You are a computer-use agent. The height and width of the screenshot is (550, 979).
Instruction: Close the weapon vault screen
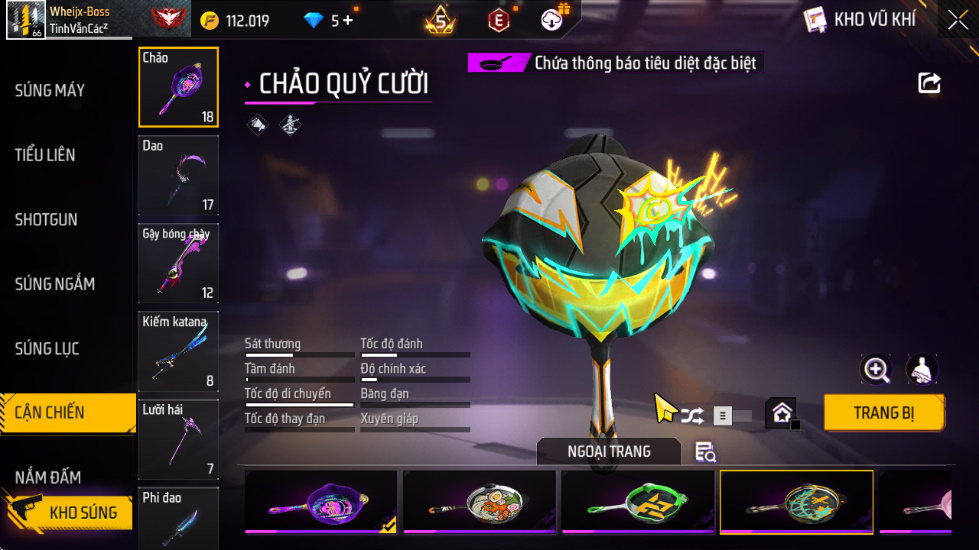point(957,20)
